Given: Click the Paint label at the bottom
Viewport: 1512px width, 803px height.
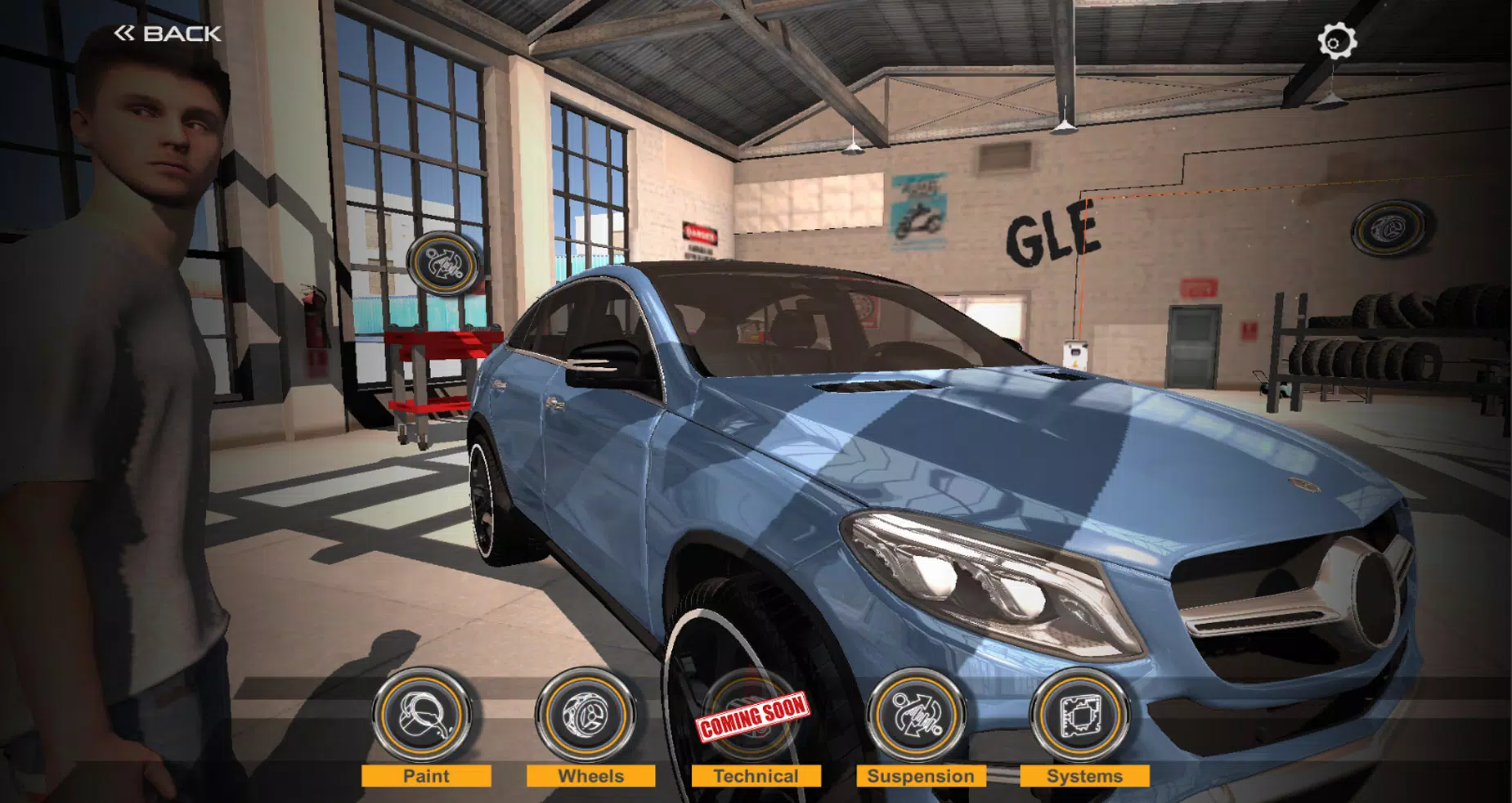Looking at the screenshot, I should [425, 777].
